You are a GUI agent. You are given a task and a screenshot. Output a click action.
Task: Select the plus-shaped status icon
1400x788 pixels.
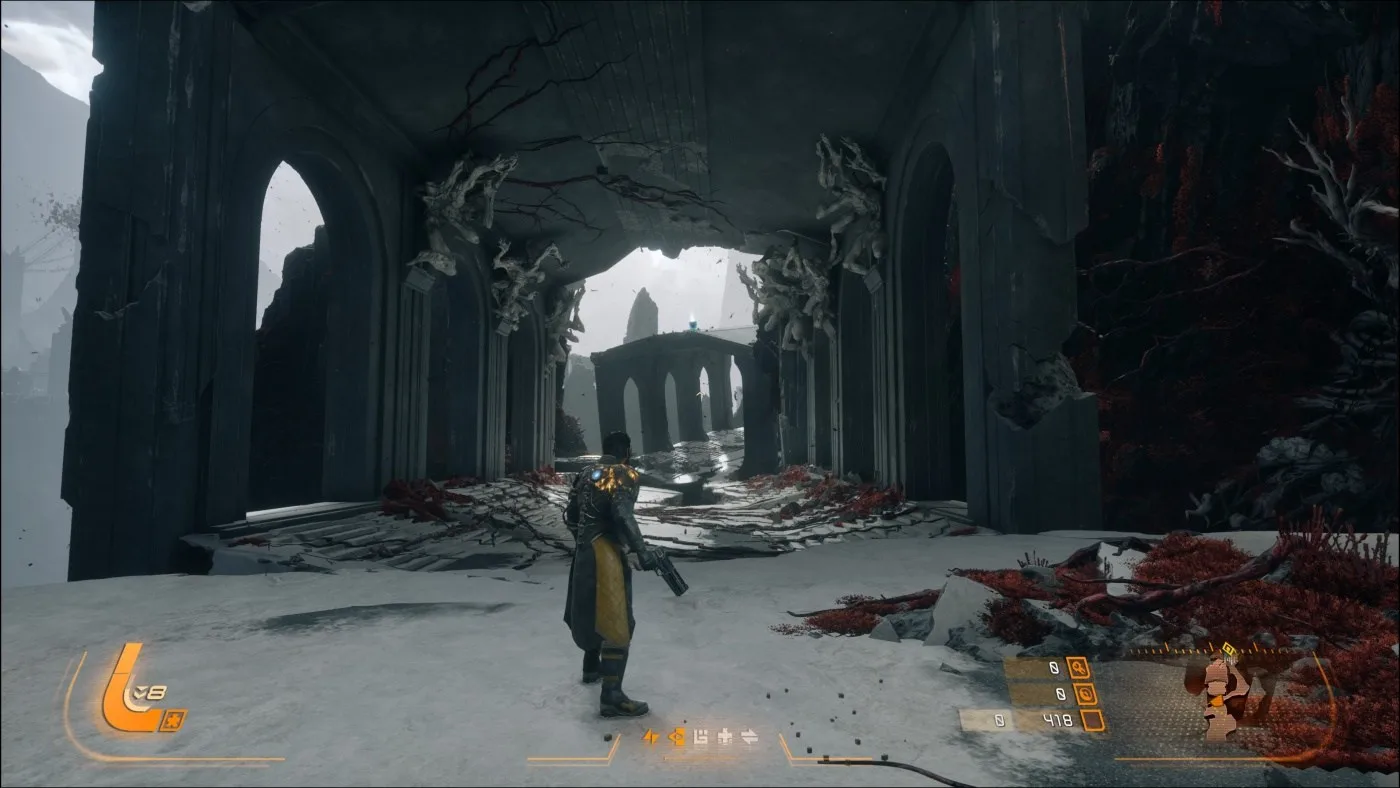point(724,737)
